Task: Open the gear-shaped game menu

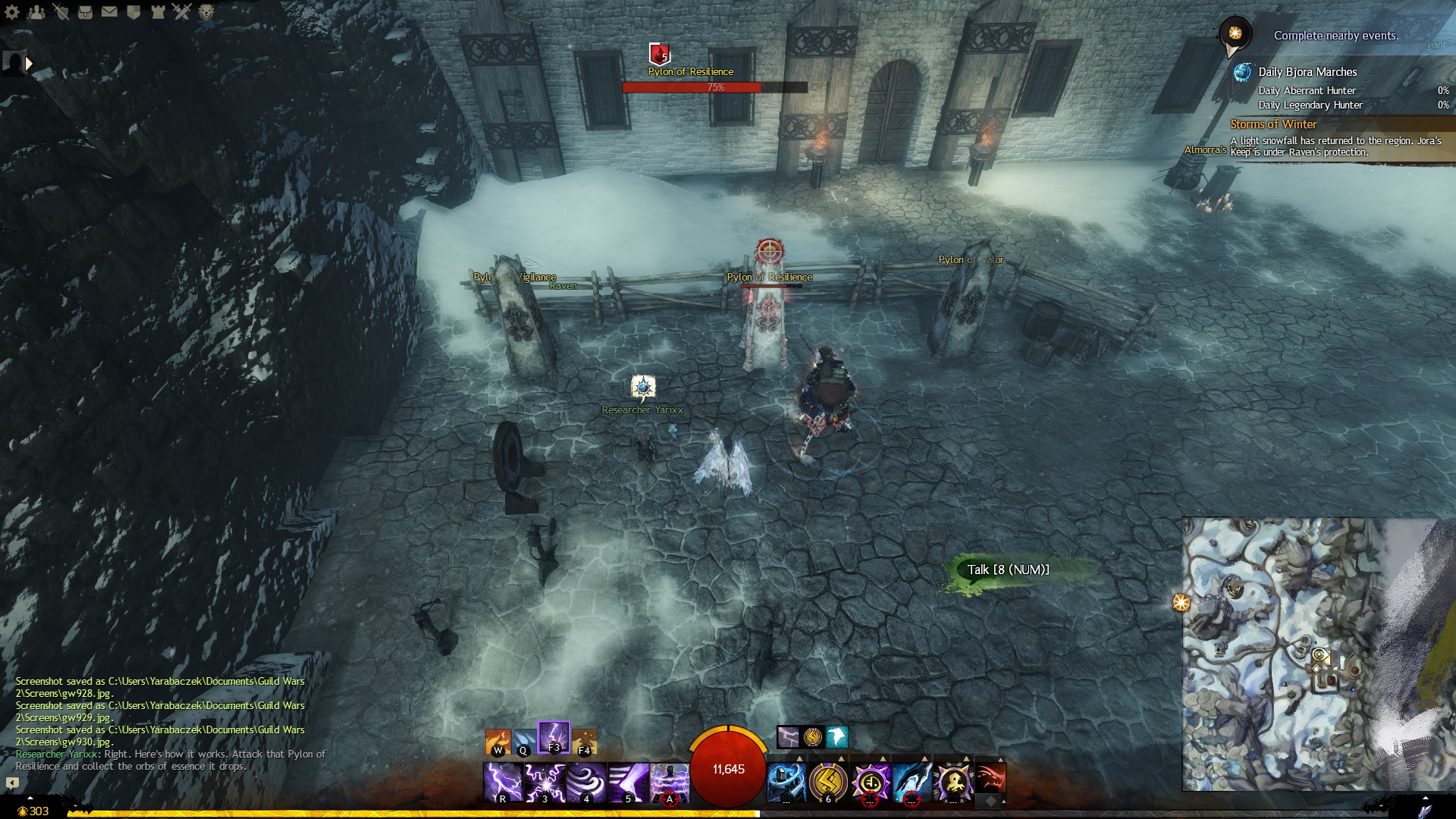Action: (12, 11)
